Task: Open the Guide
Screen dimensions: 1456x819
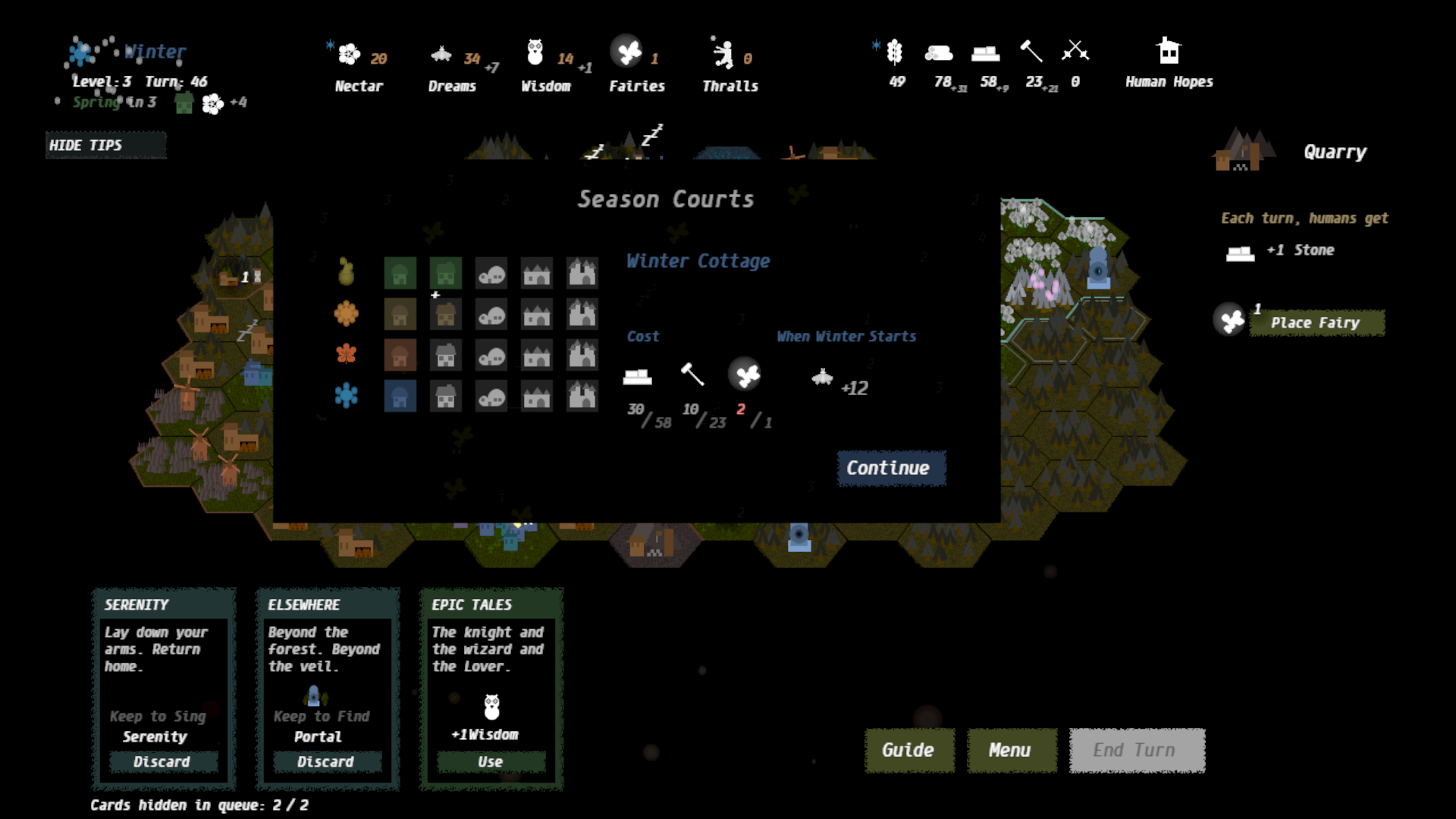Action: click(908, 750)
